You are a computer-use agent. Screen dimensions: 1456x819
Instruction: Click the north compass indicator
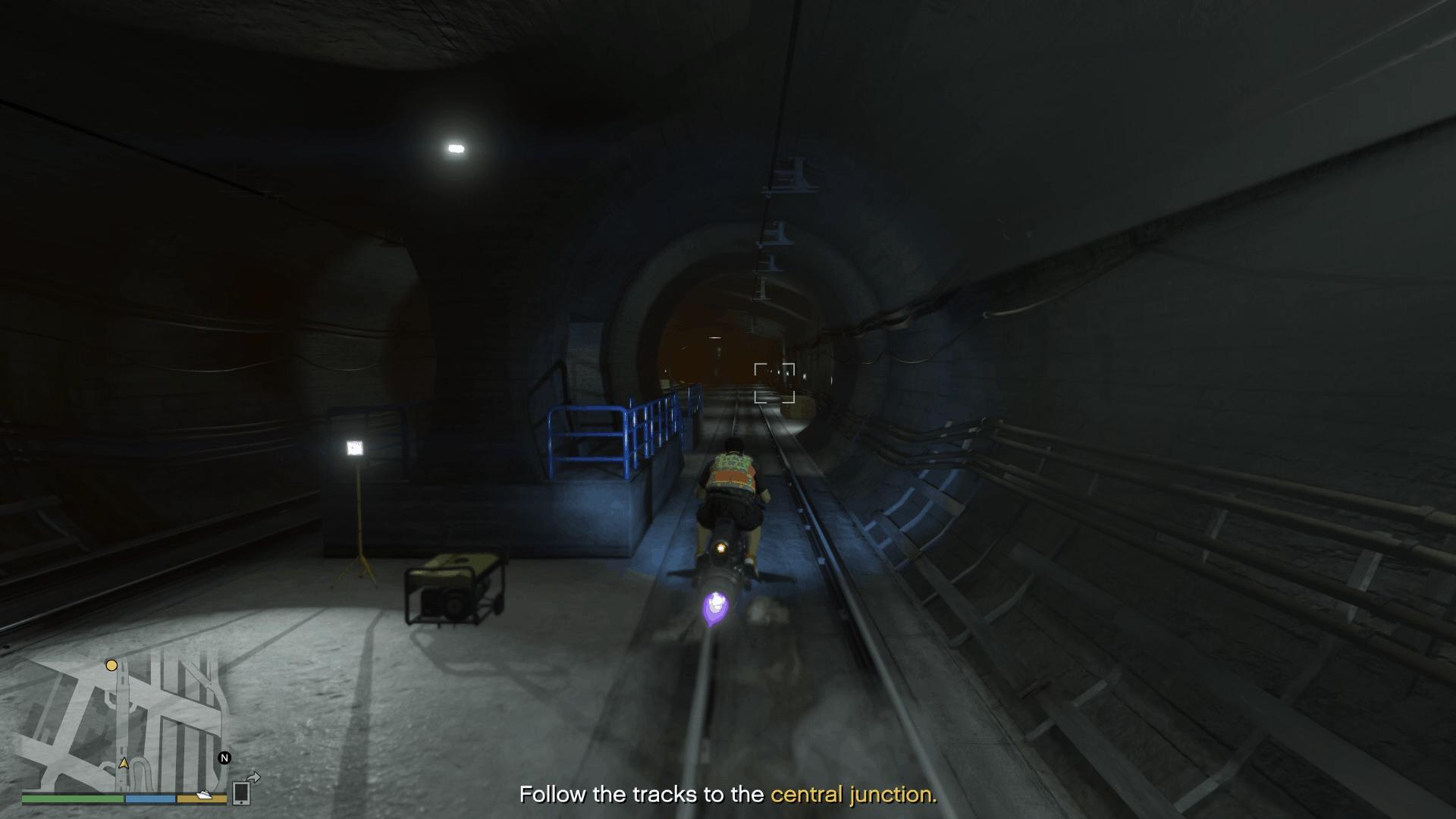point(224,758)
